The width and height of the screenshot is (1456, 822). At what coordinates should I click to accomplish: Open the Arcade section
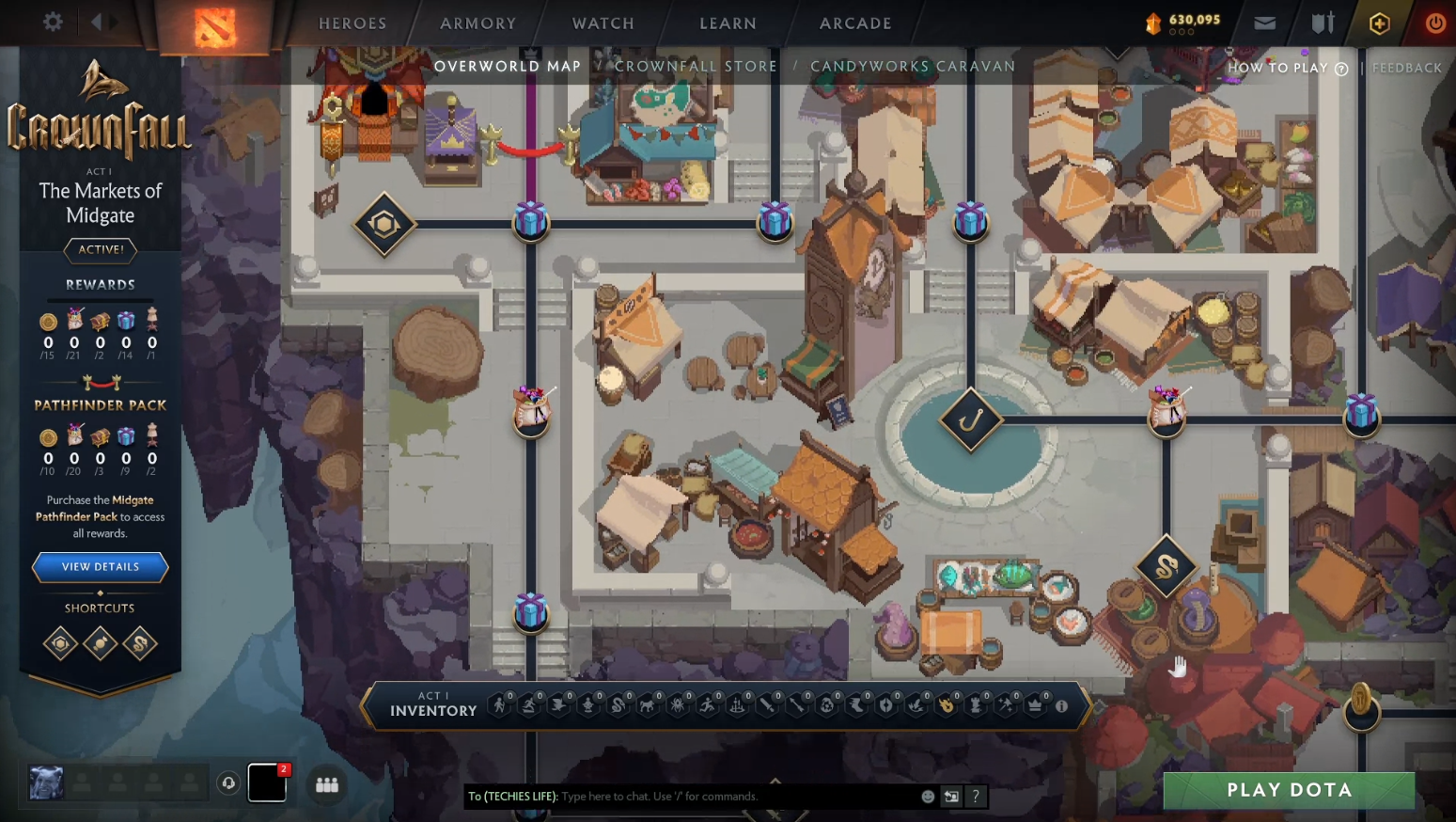855,24
